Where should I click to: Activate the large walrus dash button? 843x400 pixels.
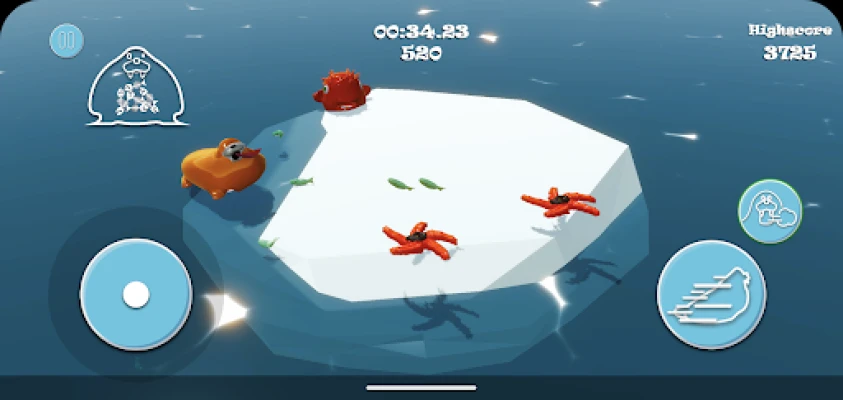[711, 294]
